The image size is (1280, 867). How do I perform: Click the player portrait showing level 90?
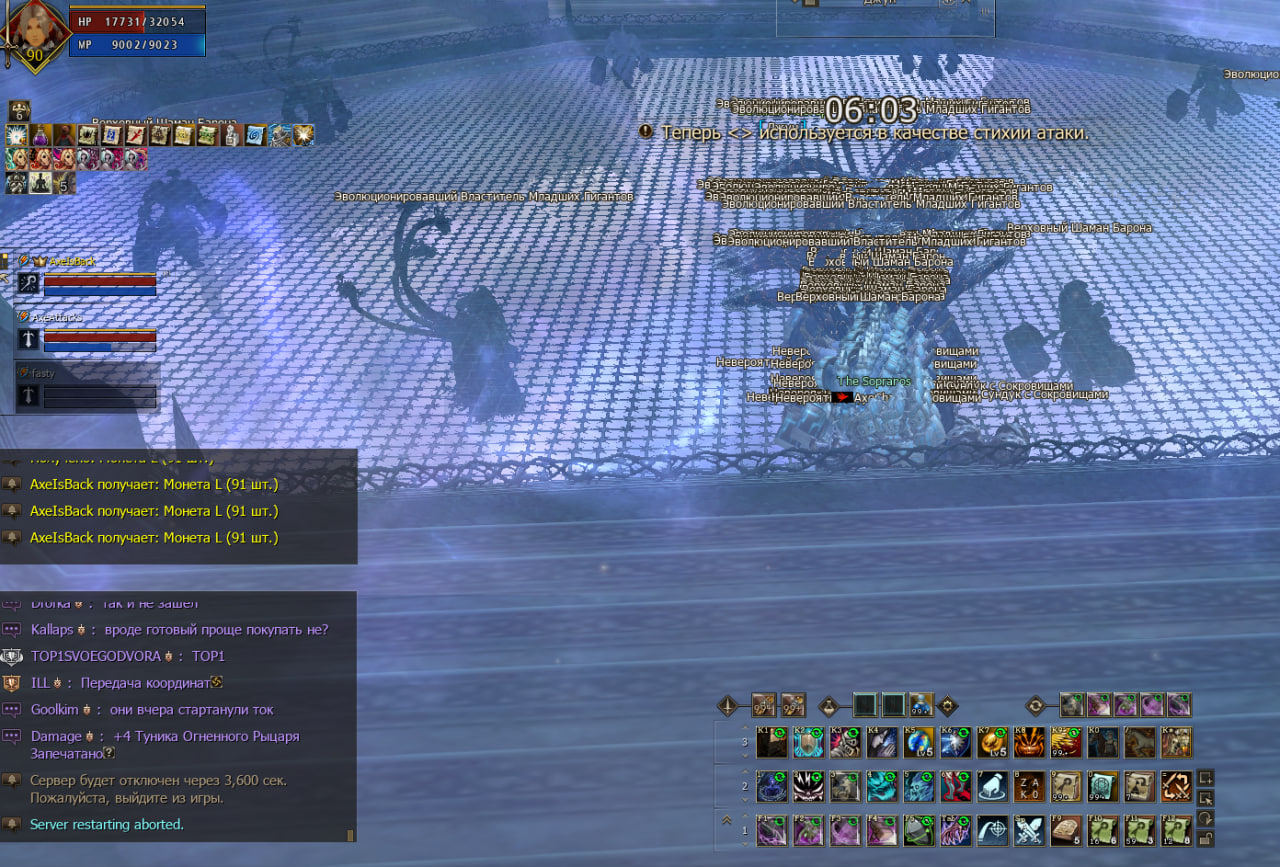tap(34, 35)
